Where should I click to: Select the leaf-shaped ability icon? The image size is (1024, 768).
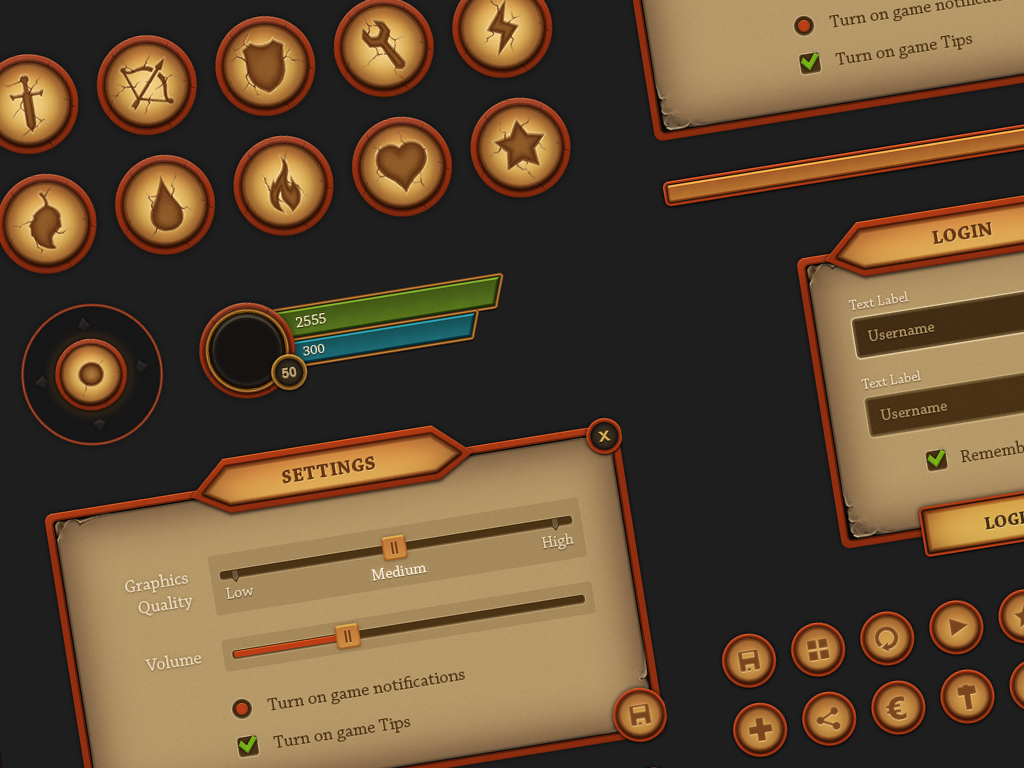[x=46, y=223]
